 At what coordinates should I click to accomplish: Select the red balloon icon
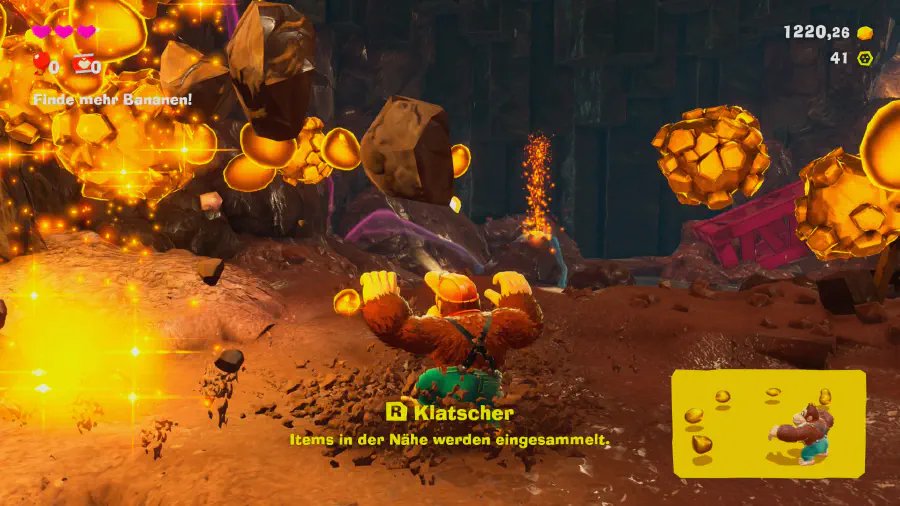click(x=41, y=64)
